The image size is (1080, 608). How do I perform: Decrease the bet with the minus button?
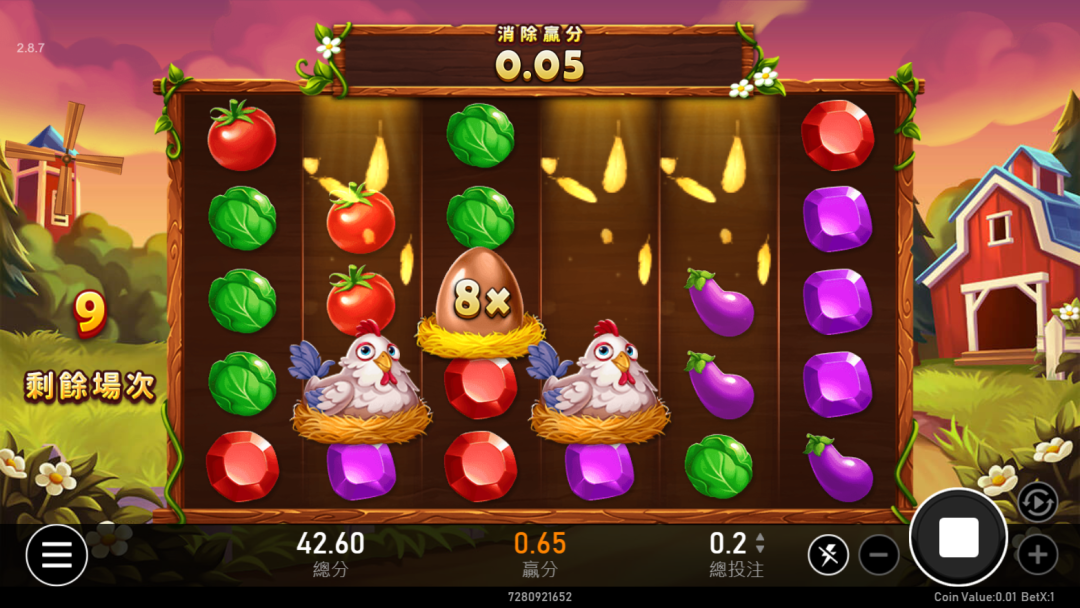[879, 554]
